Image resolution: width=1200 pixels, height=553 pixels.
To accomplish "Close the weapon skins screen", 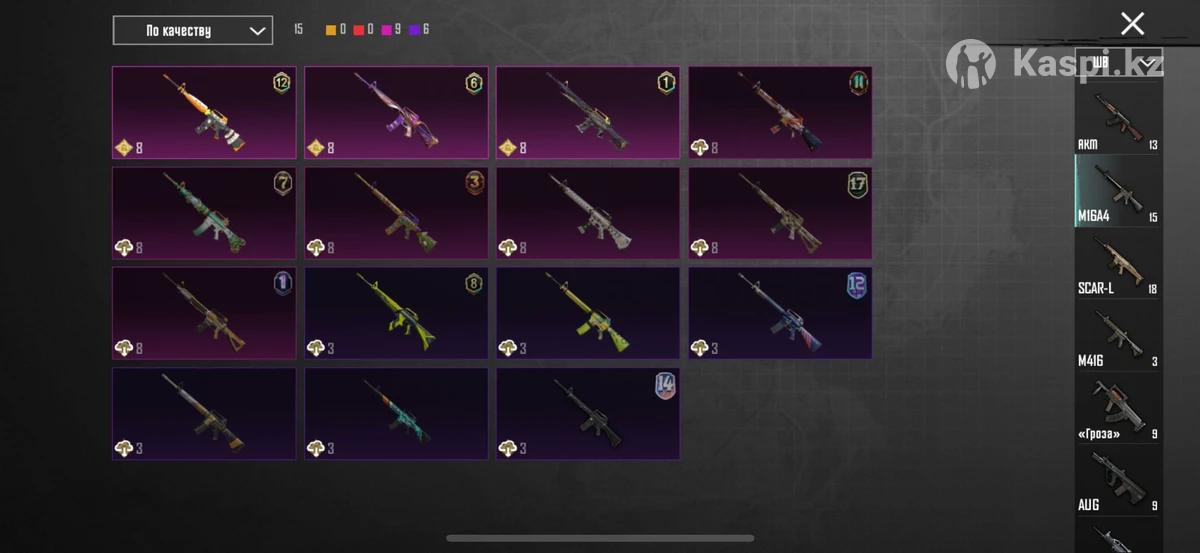I will click(x=1132, y=24).
